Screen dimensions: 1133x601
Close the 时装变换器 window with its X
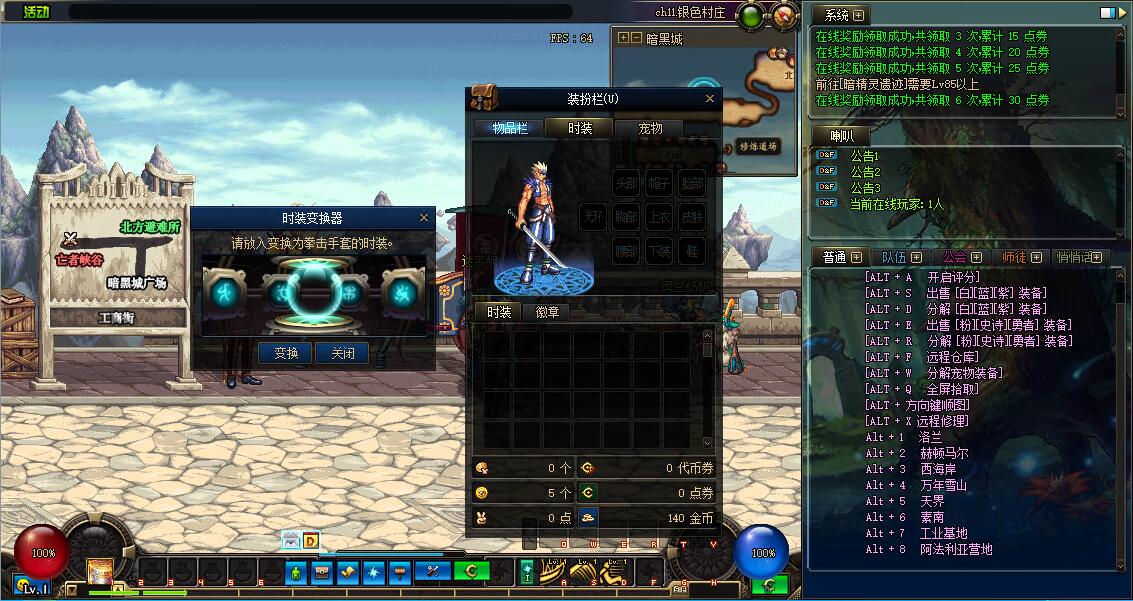point(424,217)
